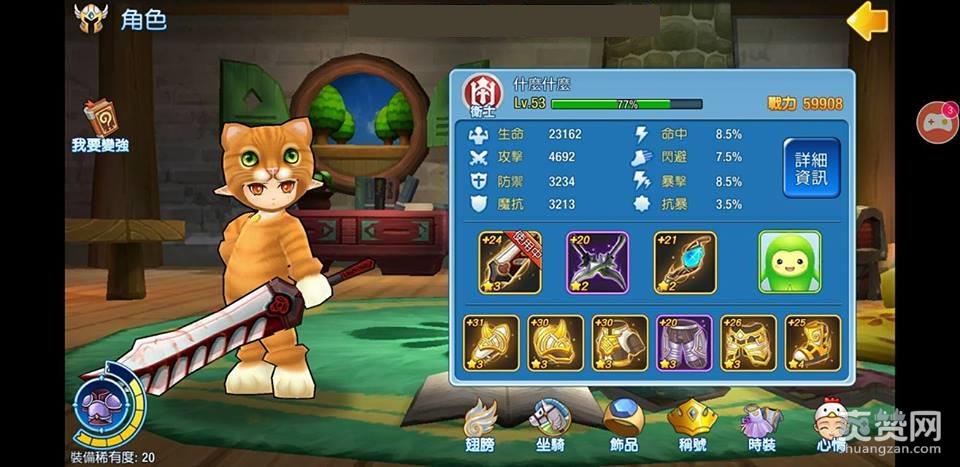Image resolution: width=960 pixels, height=467 pixels.
Task: Open the 時裝 costume menu
Action: [x=762, y=426]
